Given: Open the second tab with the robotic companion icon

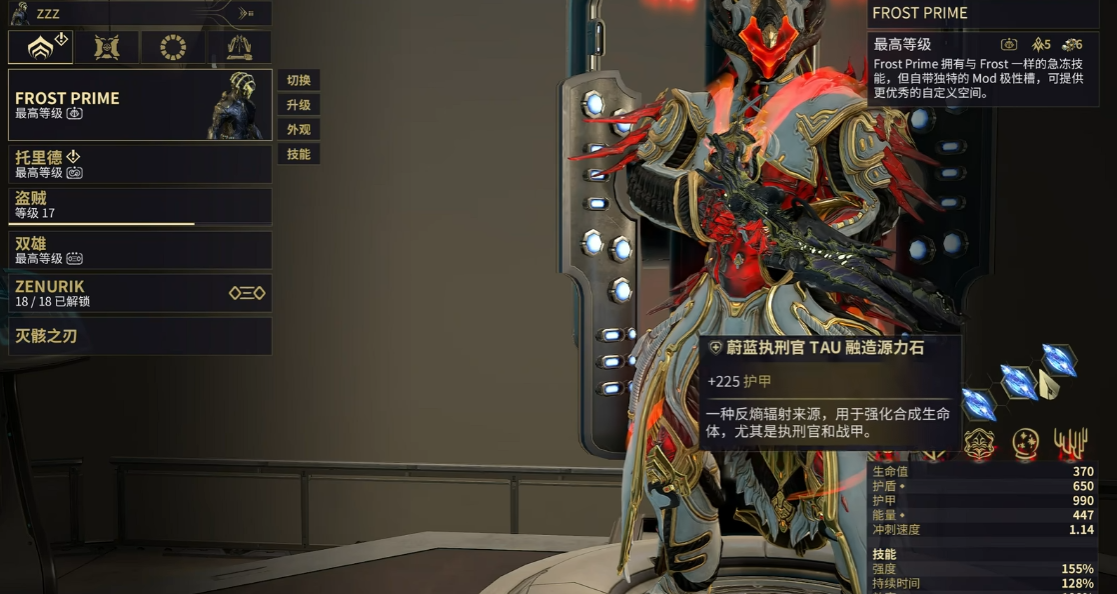Looking at the screenshot, I should coord(107,47).
